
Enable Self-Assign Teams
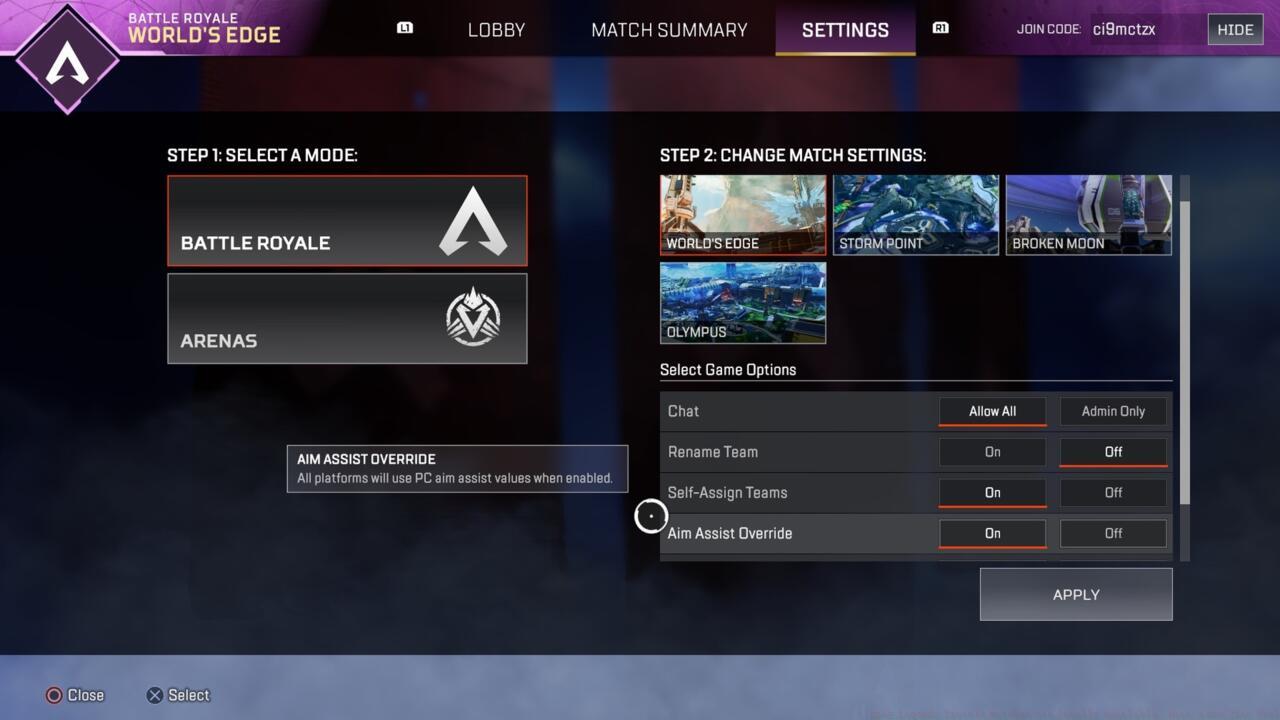coord(991,492)
